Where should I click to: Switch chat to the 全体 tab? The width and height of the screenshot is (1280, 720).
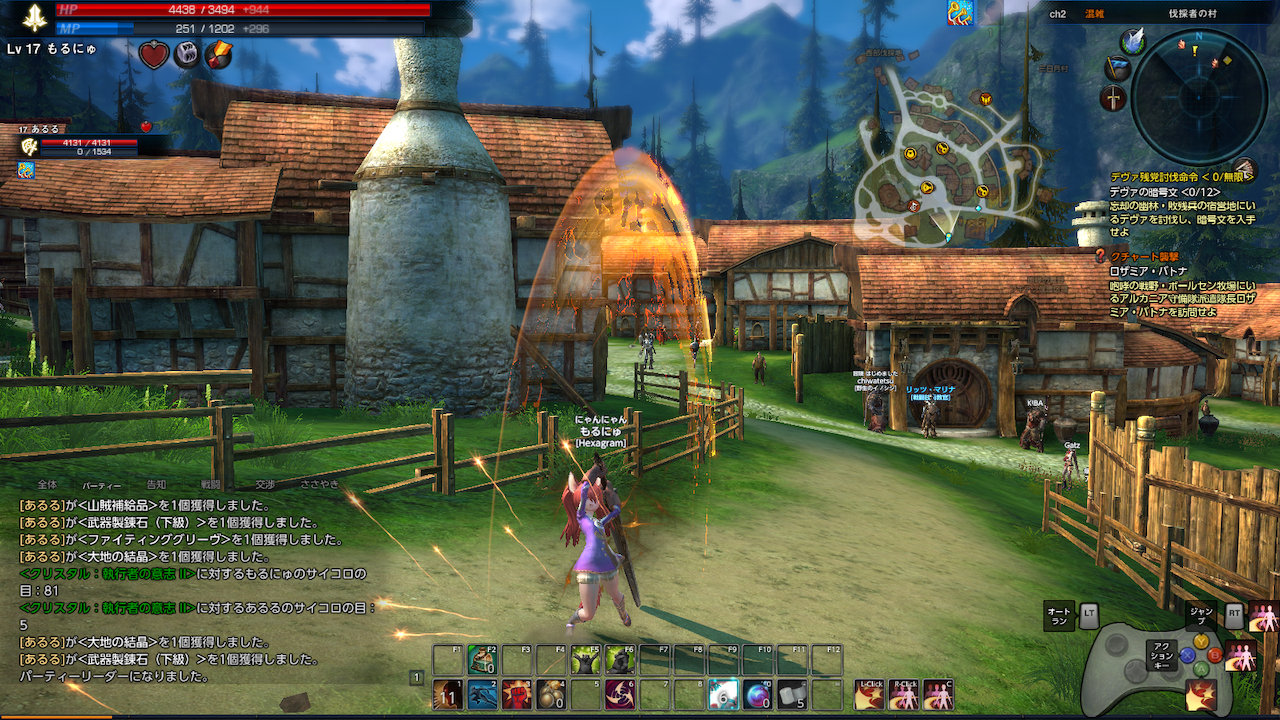click(47, 484)
